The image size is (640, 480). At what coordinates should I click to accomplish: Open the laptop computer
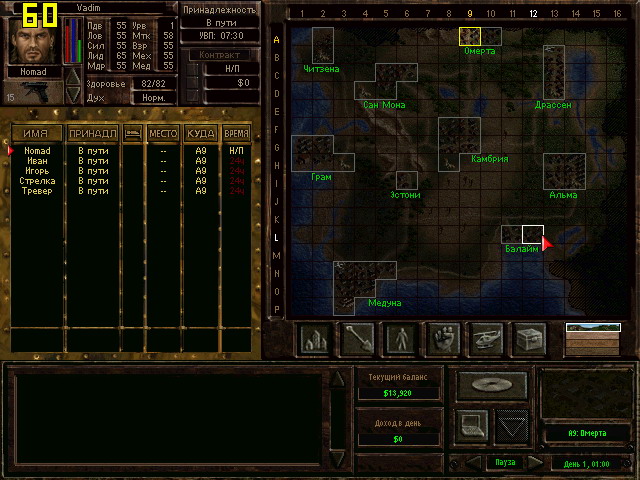[x=472, y=425]
